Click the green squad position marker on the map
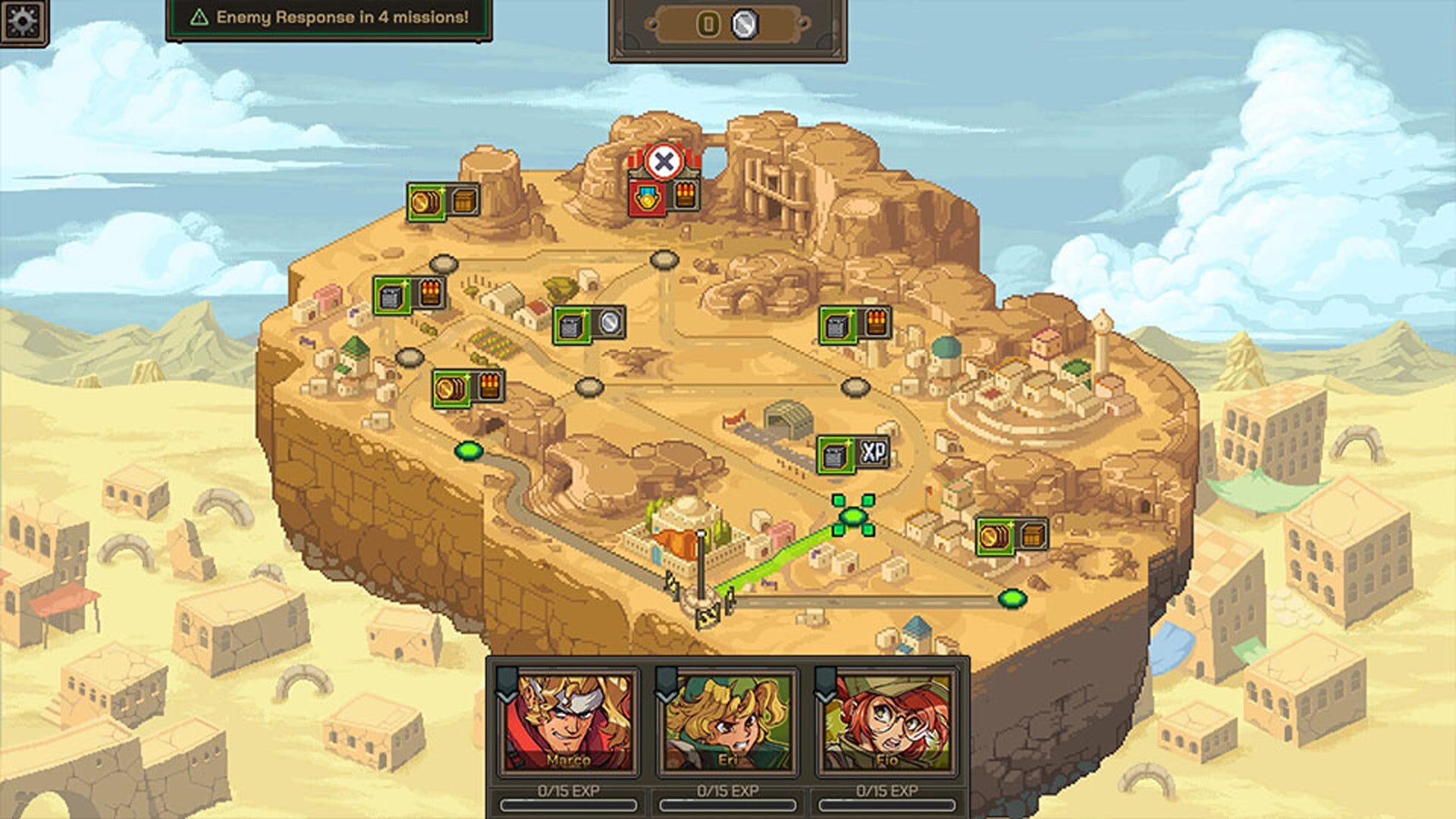The image size is (1456, 819). [853, 516]
